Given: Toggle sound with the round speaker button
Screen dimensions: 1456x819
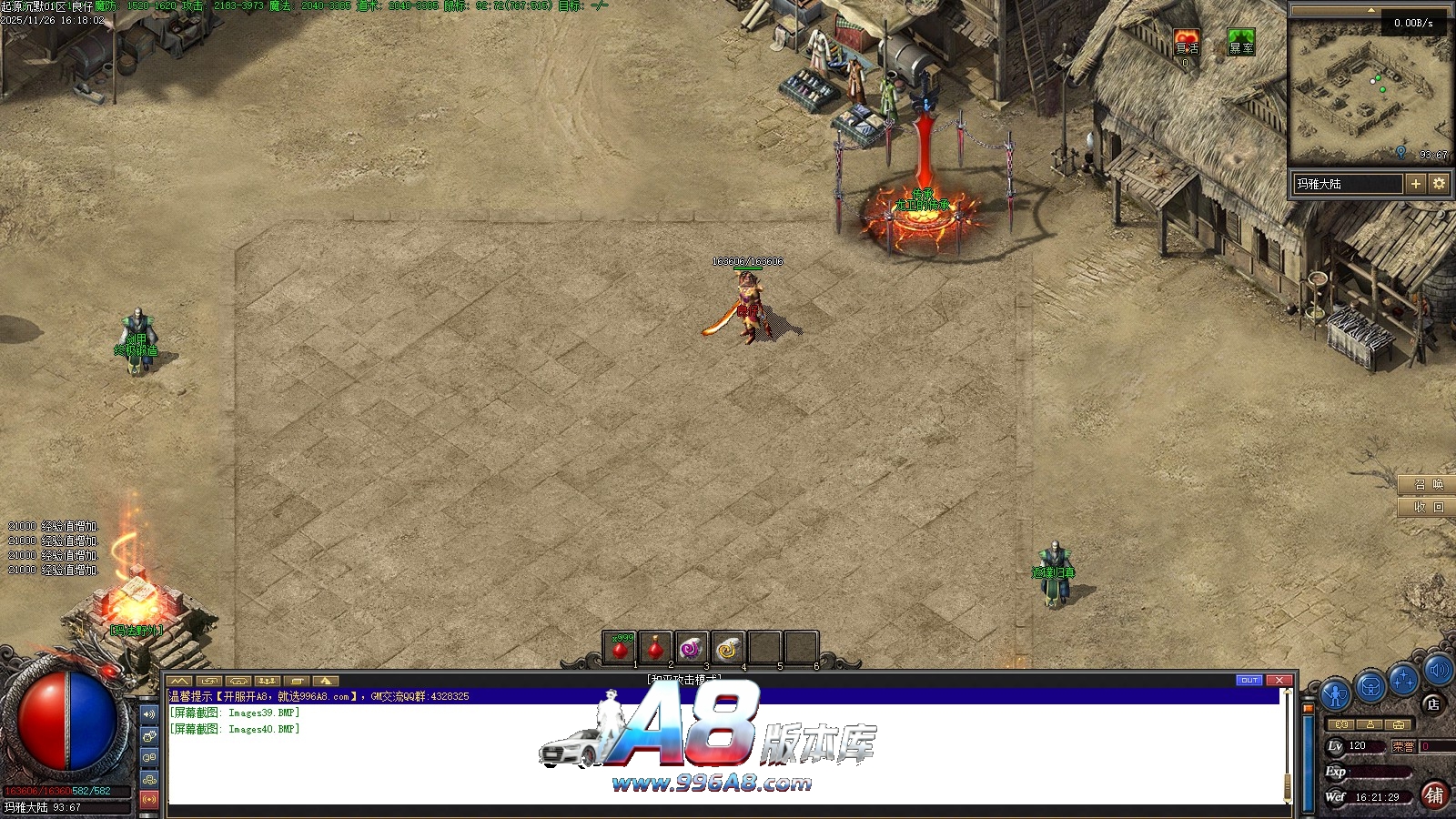Looking at the screenshot, I should [x=1438, y=672].
